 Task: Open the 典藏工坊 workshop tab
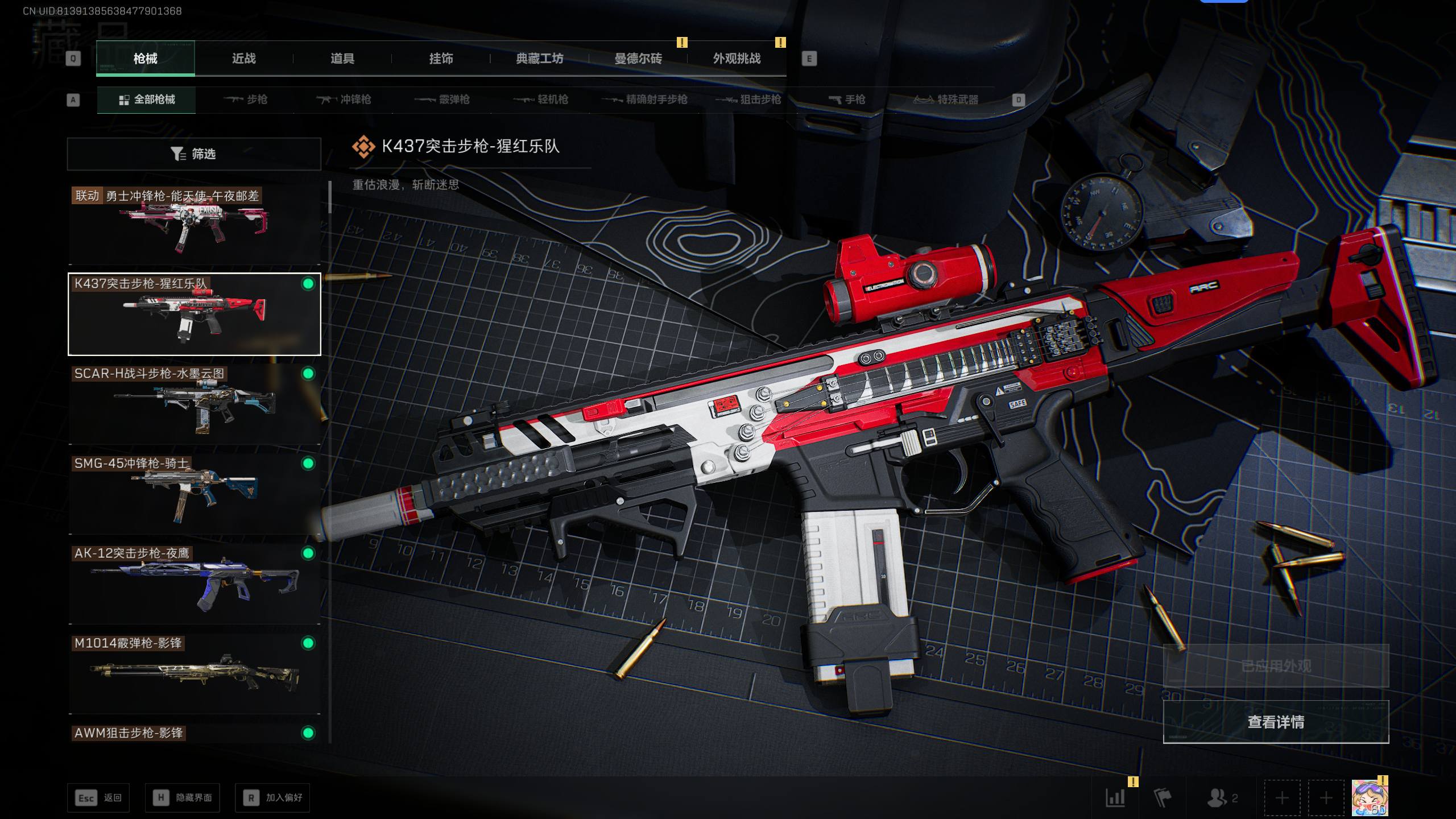(539, 59)
